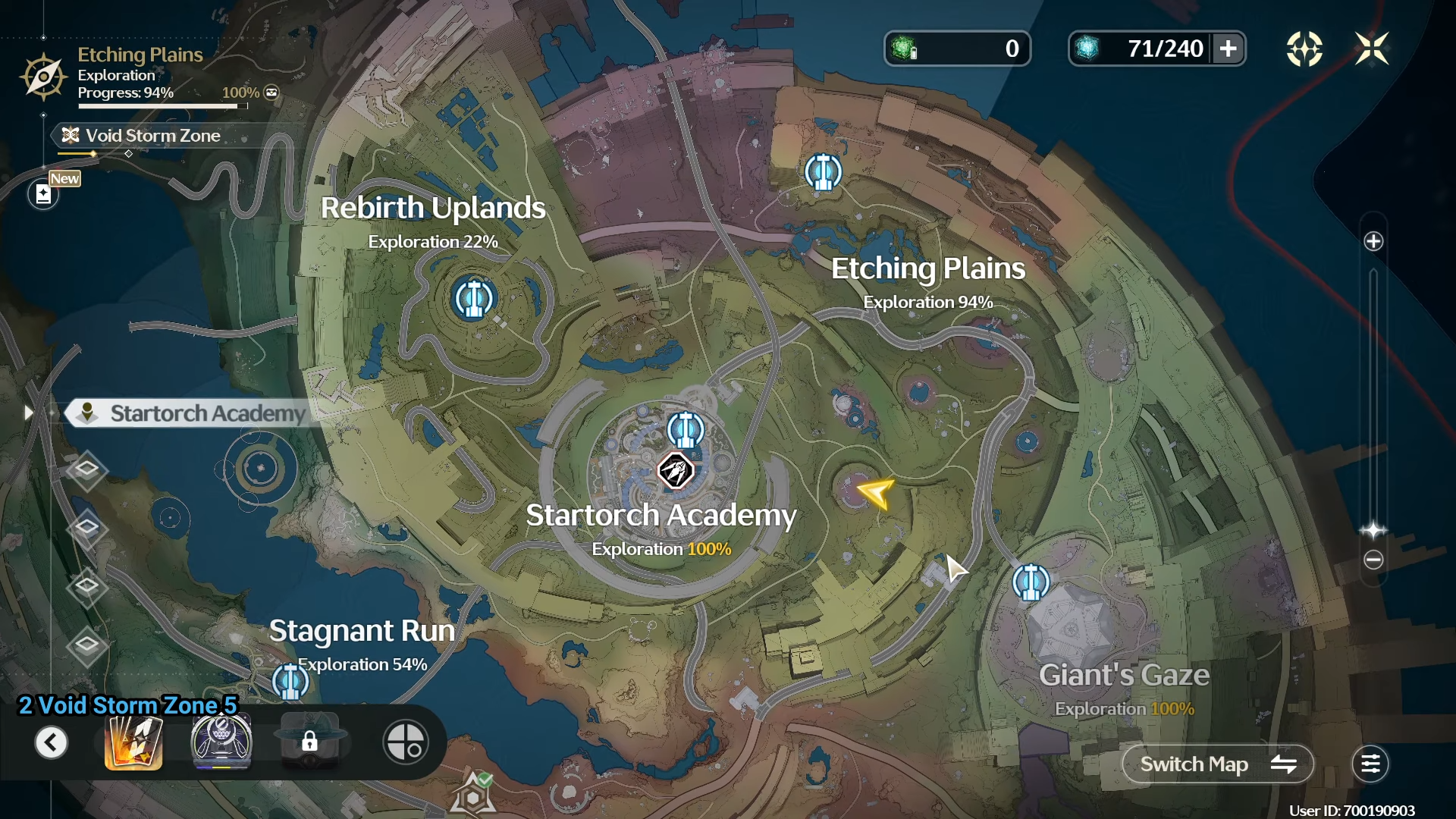Zoom in the map with plus button
1456x819 pixels.
(1373, 242)
